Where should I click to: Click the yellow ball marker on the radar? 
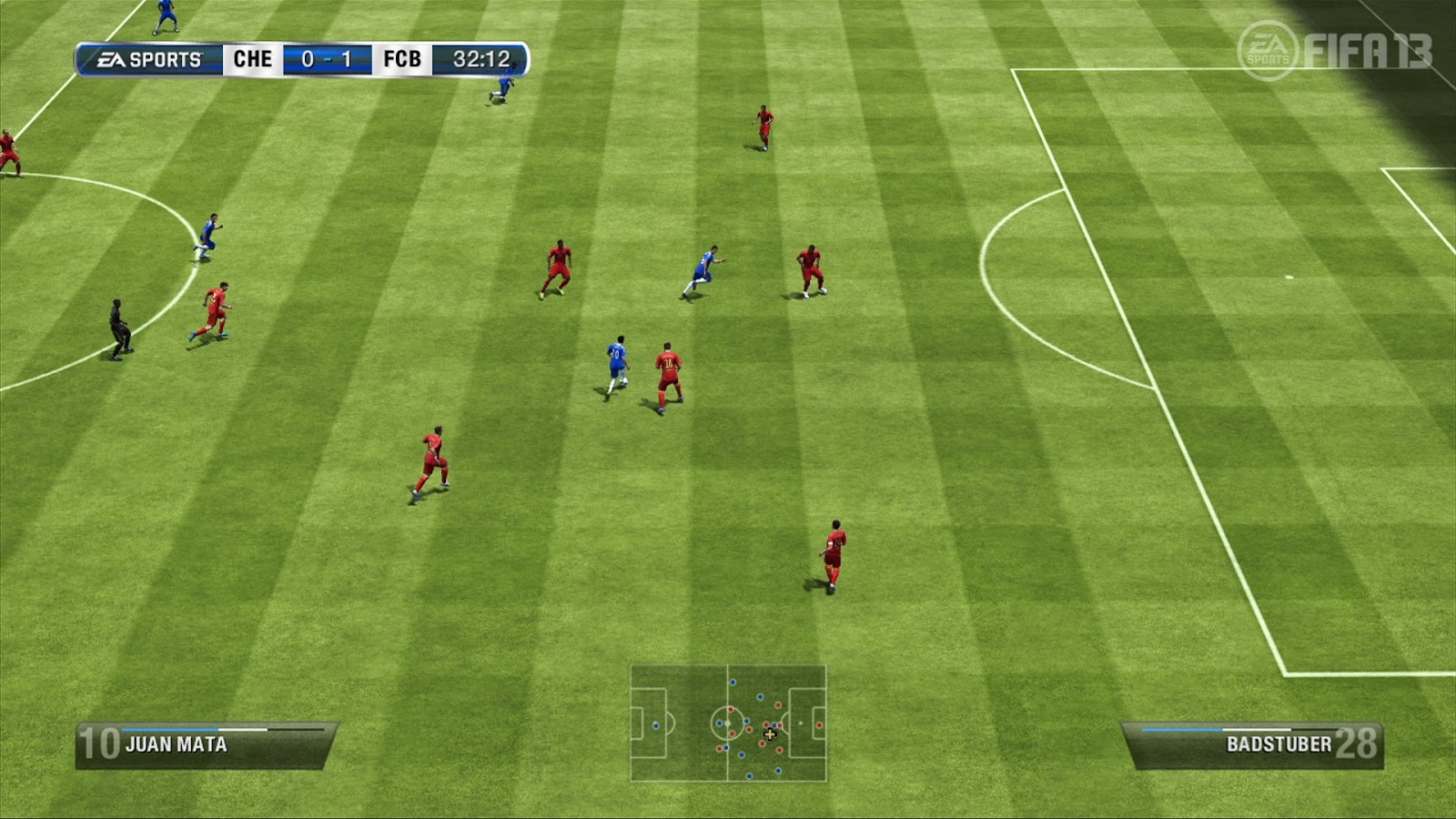[770, 734]
